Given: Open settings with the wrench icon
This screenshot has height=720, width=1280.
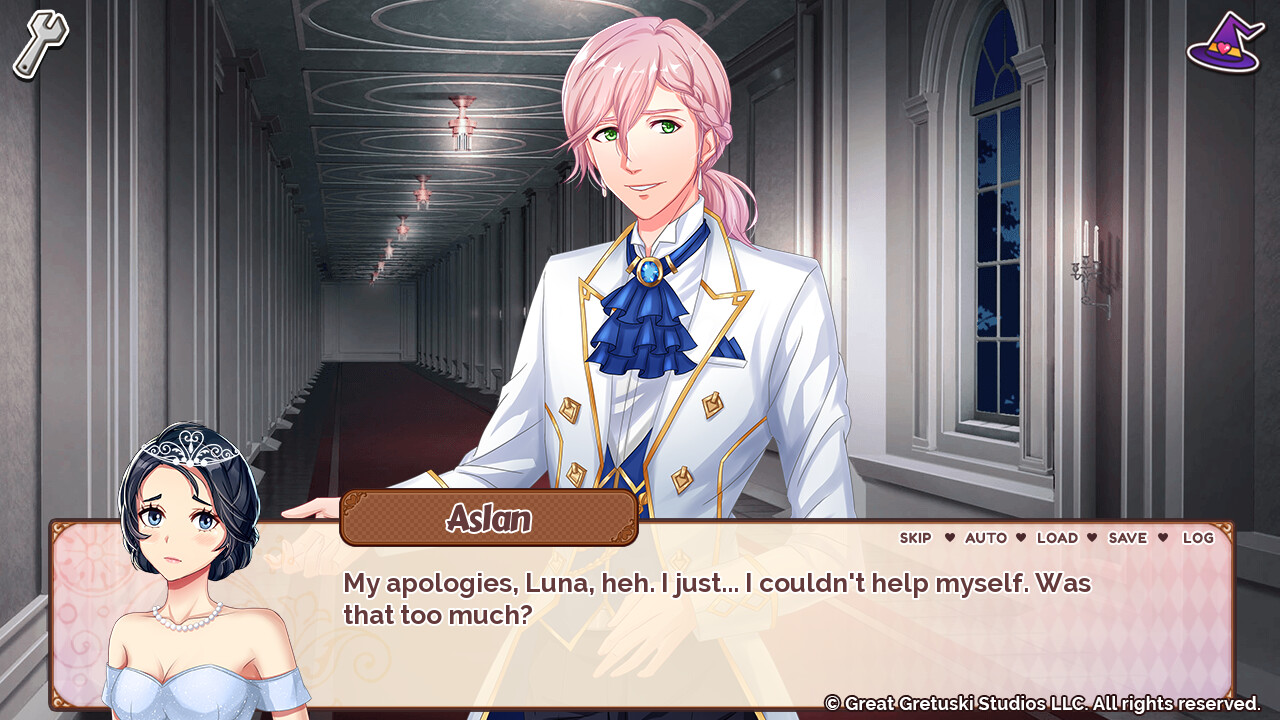Looking at the screenshot, I should point(38,40).
